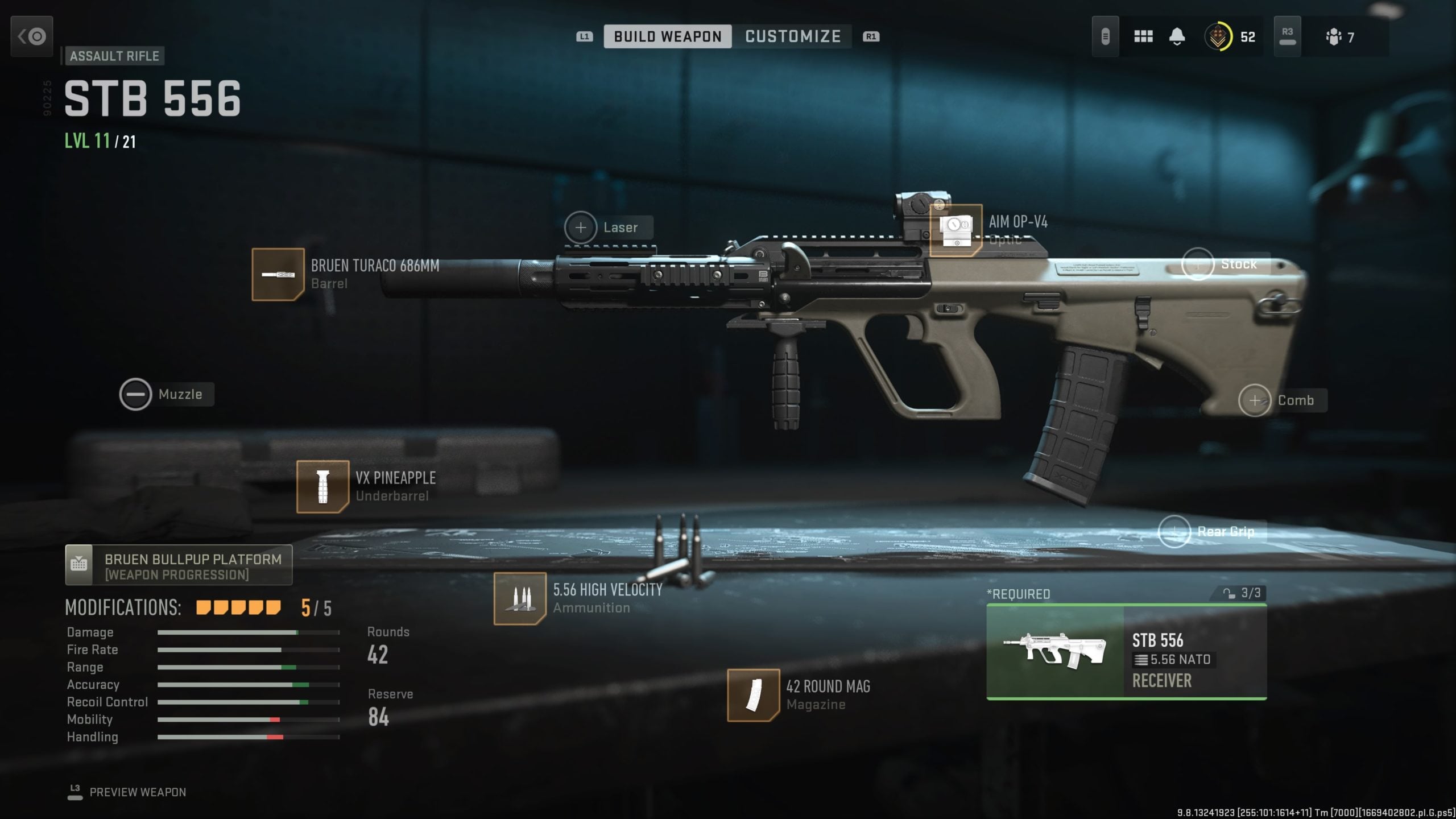
Task: Equip an attachment in the Stock slot
Action: tap(1199, 263)
